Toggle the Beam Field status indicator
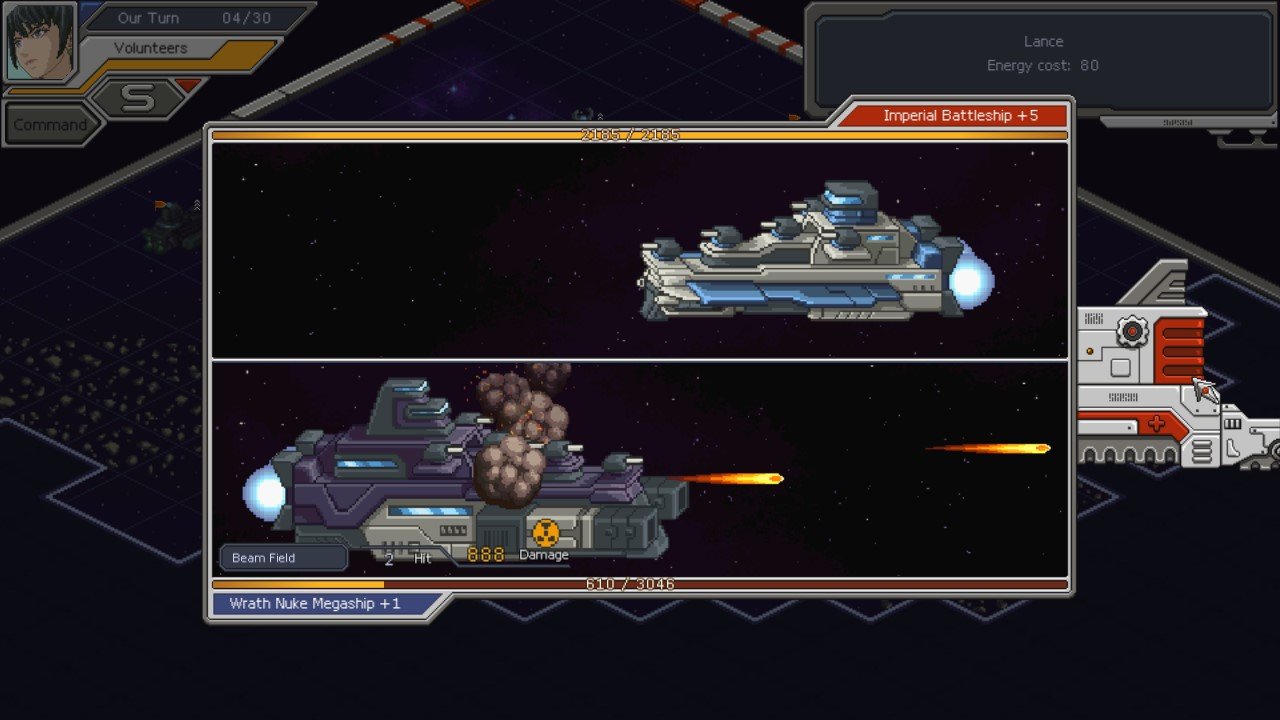This screenshot has height=720, width=1280. tap(282, 557)
